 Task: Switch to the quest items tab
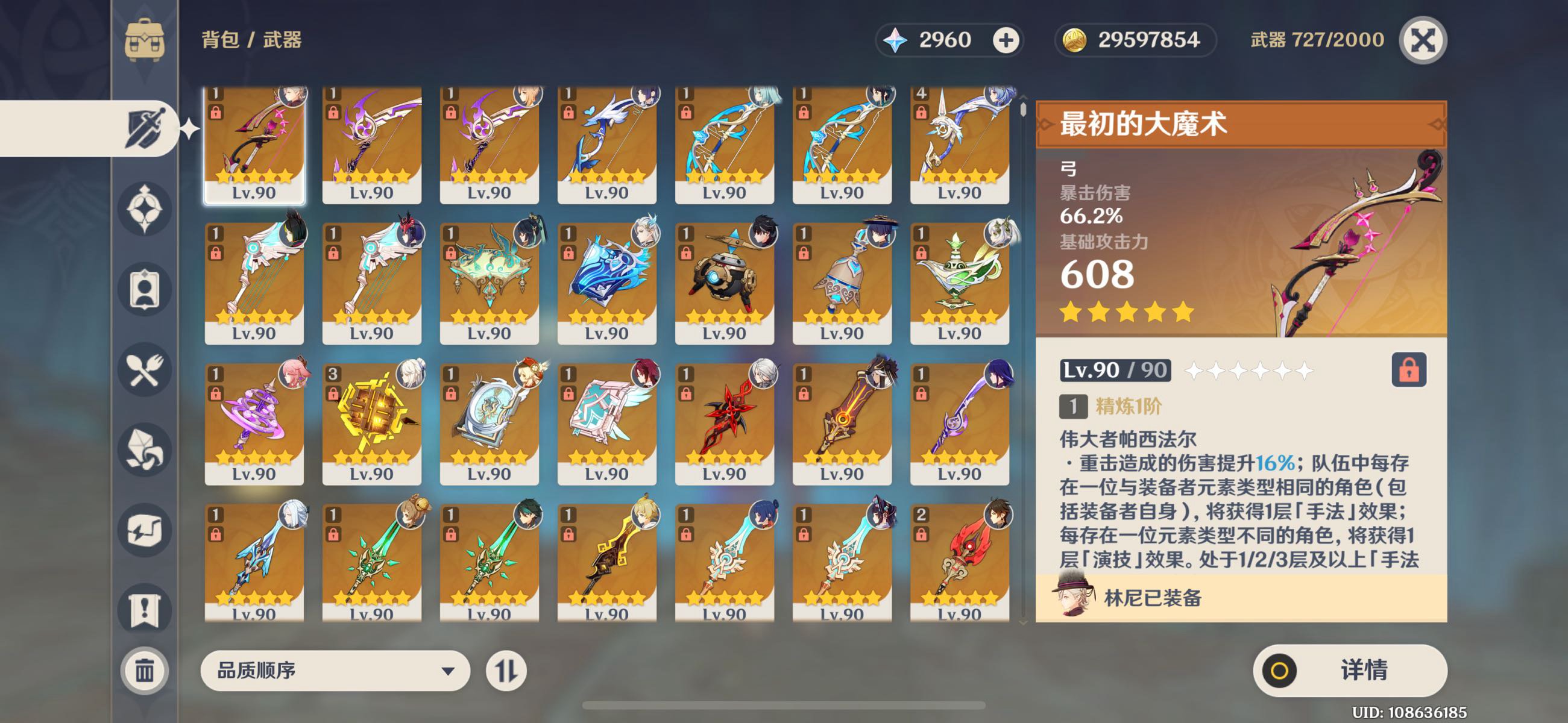pyautogui.click(x=144, y=610)
